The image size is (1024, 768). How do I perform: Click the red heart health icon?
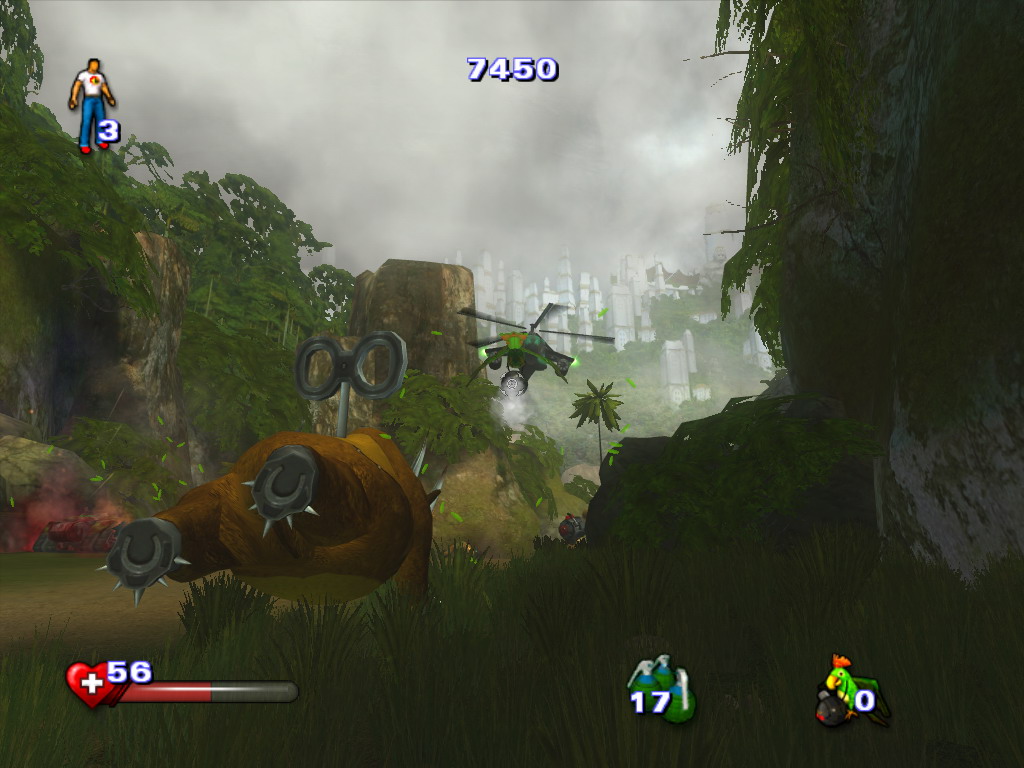coord(89,684)
